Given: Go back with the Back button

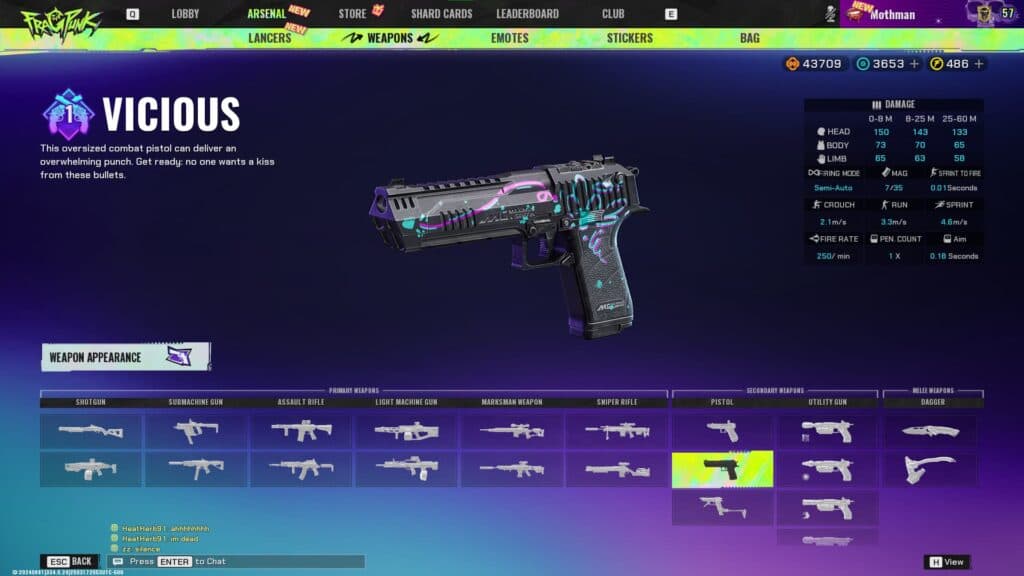Looking at the screenshot, I should pos(69,562).
